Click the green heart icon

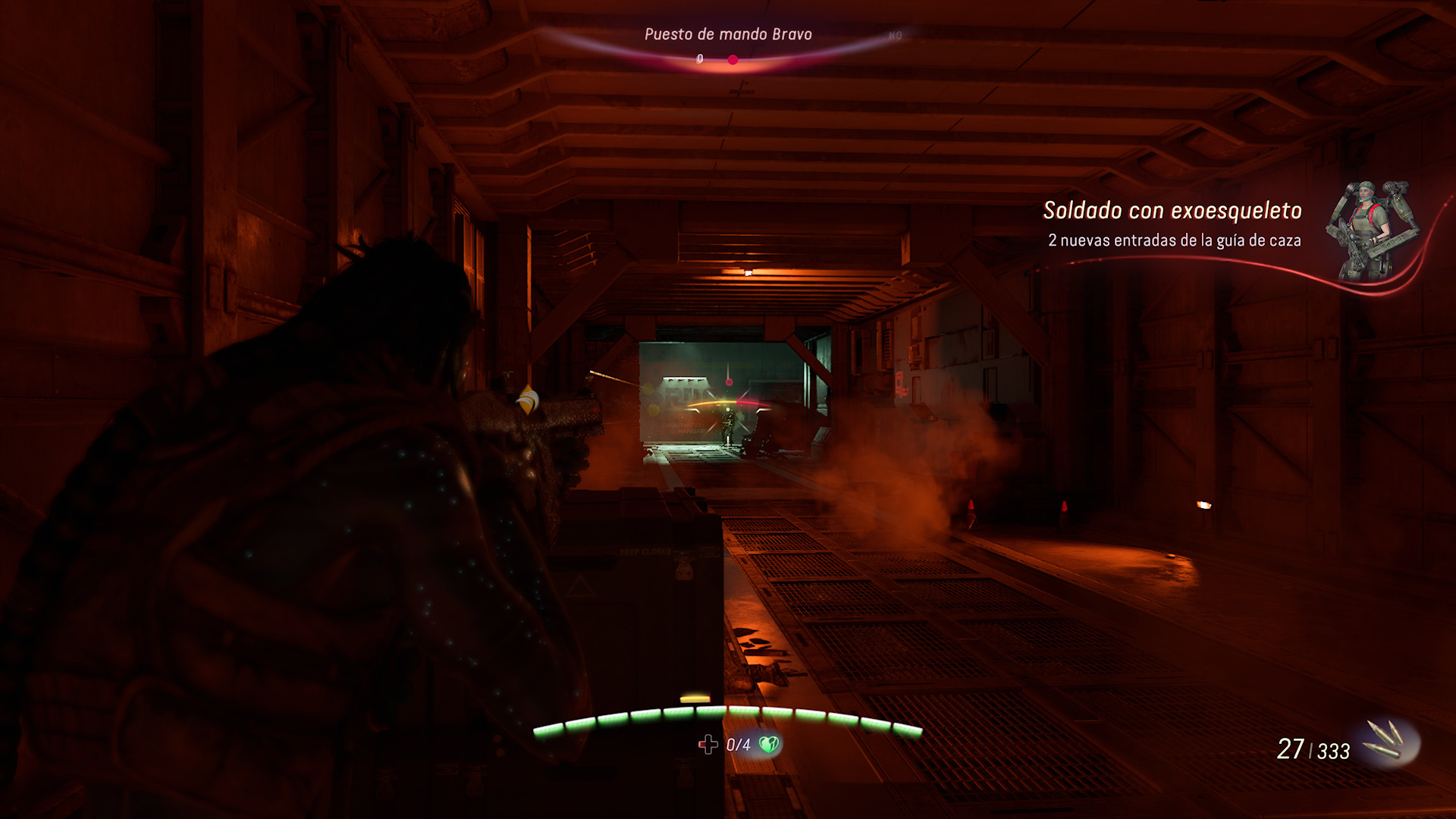pos(769,745)
